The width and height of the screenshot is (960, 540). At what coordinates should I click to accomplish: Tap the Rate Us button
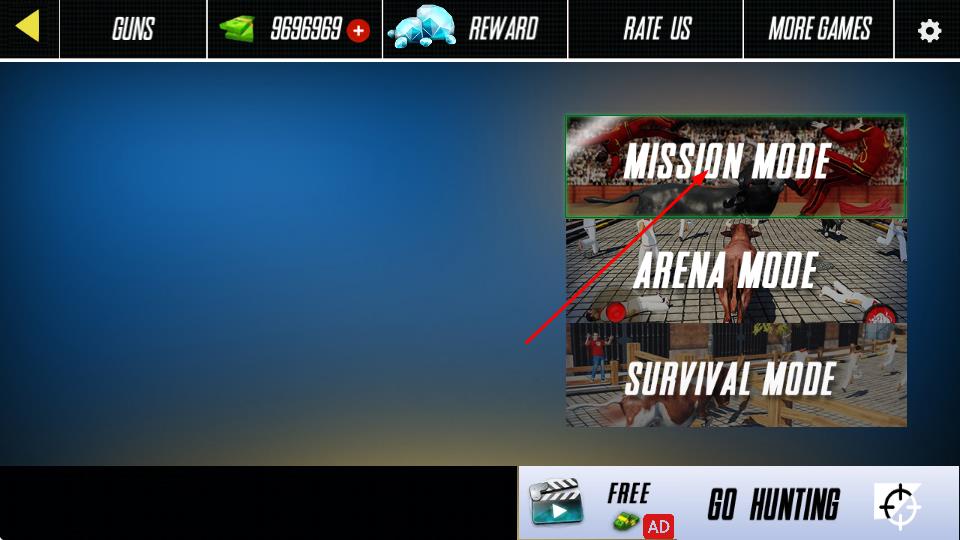click(x=656, y=29)
